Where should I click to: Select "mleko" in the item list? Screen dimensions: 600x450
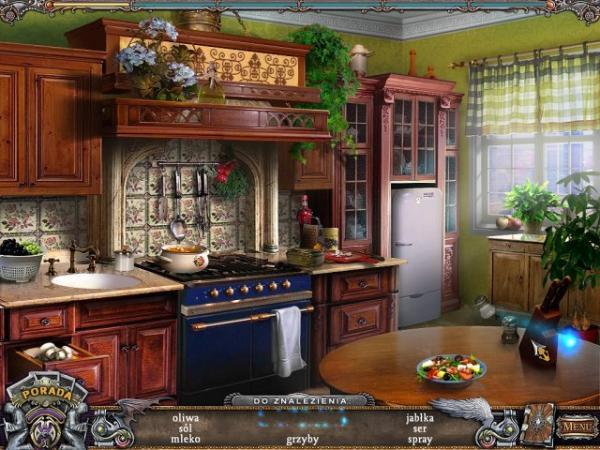(x=186, y=439)
